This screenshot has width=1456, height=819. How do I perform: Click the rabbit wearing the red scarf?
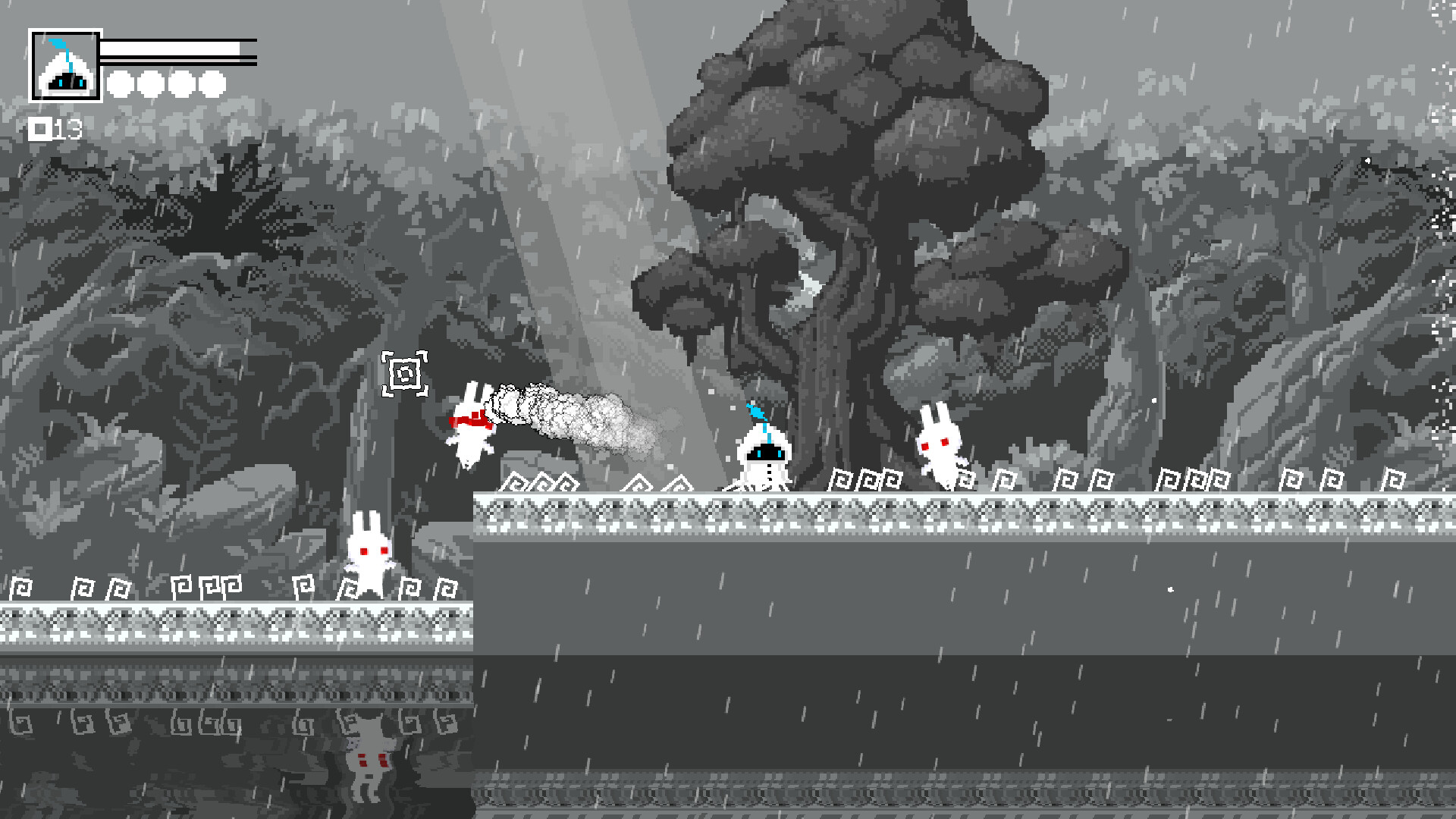click(x=470, y=425)
